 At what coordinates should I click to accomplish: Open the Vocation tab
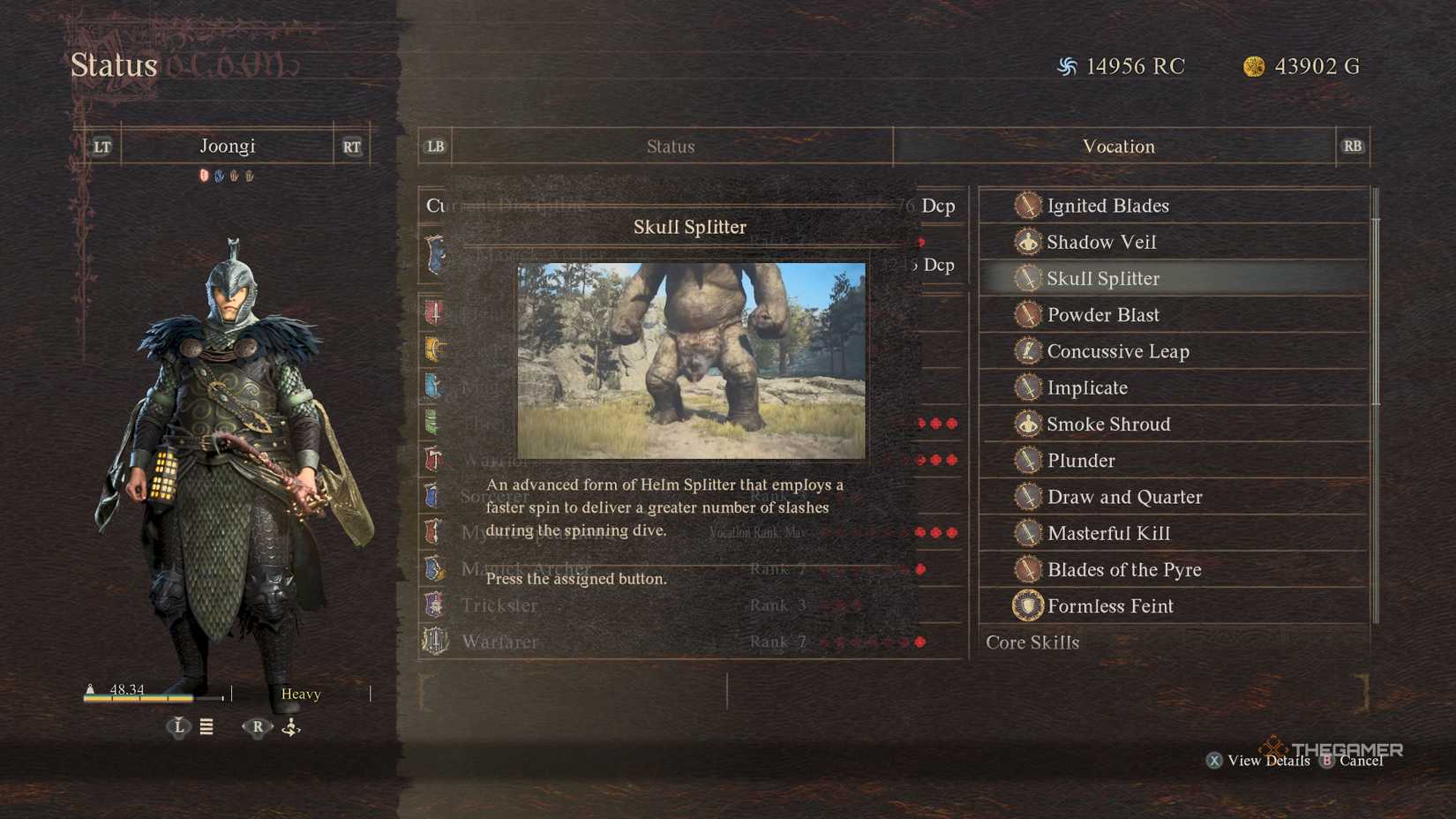pos(1118,147)
